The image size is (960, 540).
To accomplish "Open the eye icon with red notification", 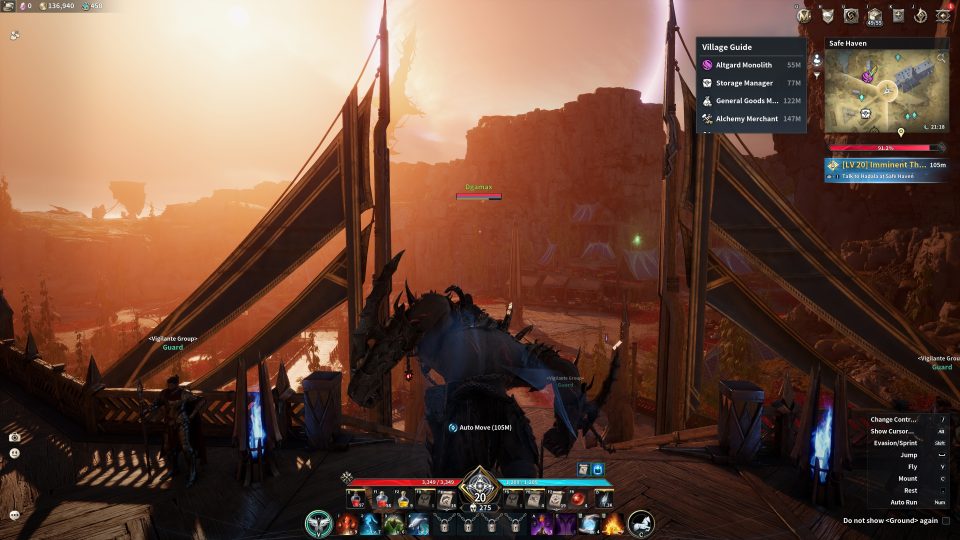I will pos(945,15).
